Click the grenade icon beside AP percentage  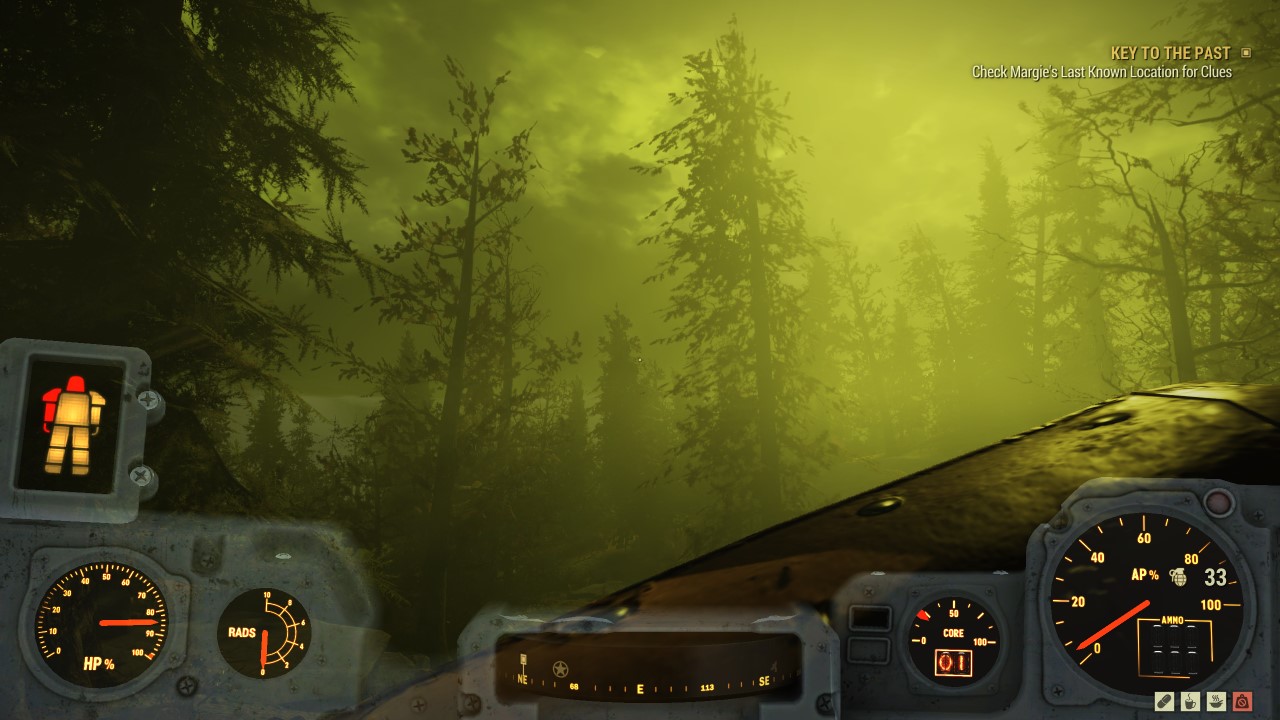1177,575
